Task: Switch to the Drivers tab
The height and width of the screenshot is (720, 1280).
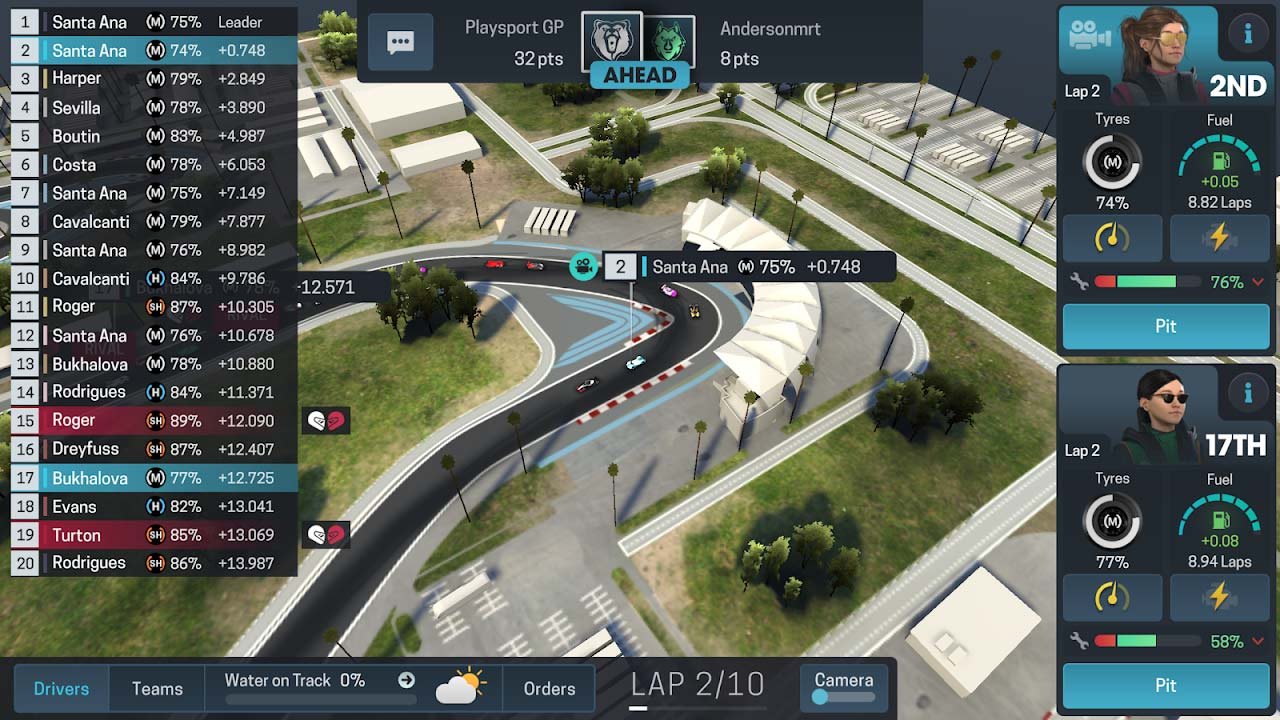Action: (x=61, y=688)
